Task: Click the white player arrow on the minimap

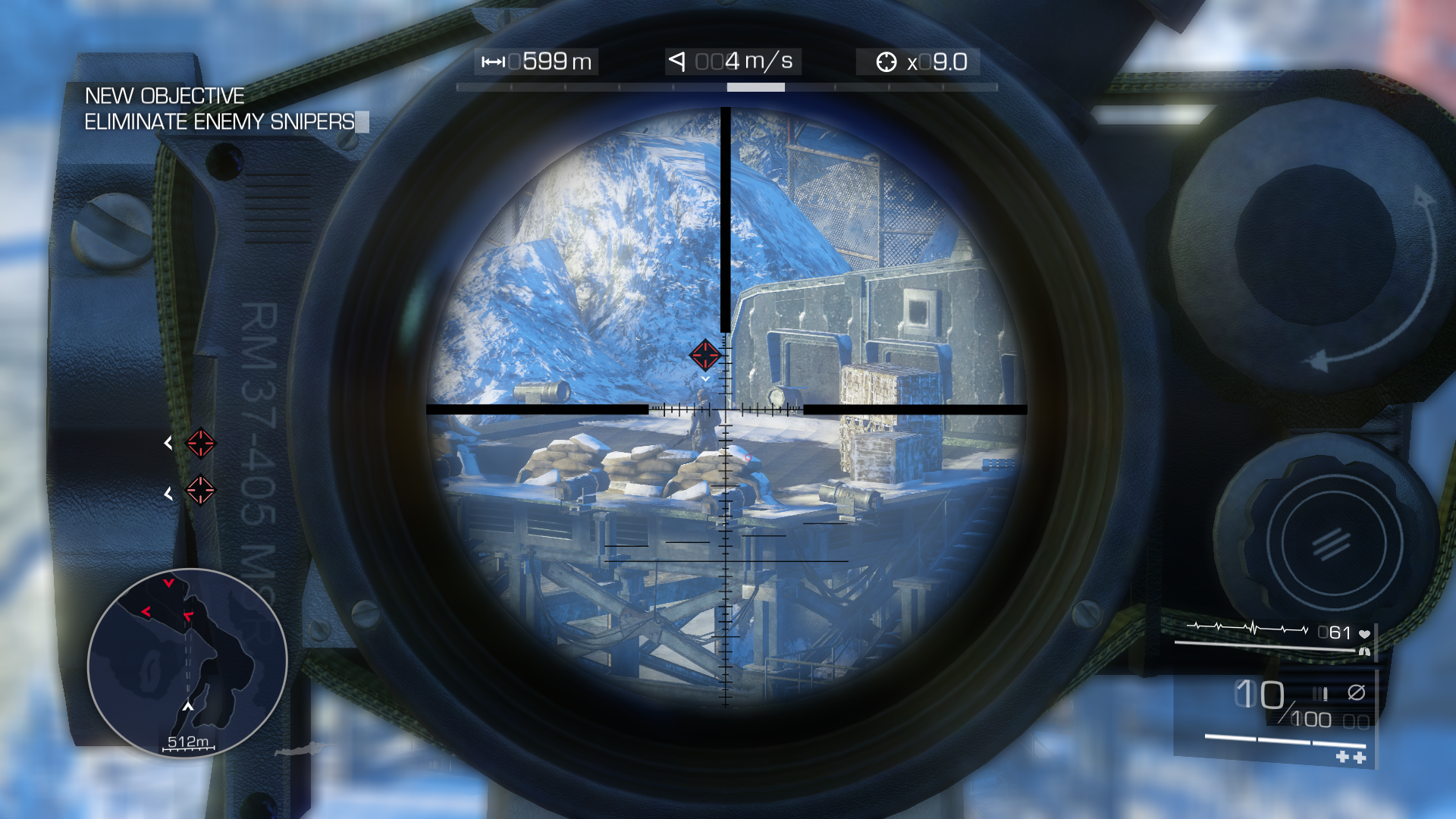Action: pyautogui.click(x=188, y=707)
